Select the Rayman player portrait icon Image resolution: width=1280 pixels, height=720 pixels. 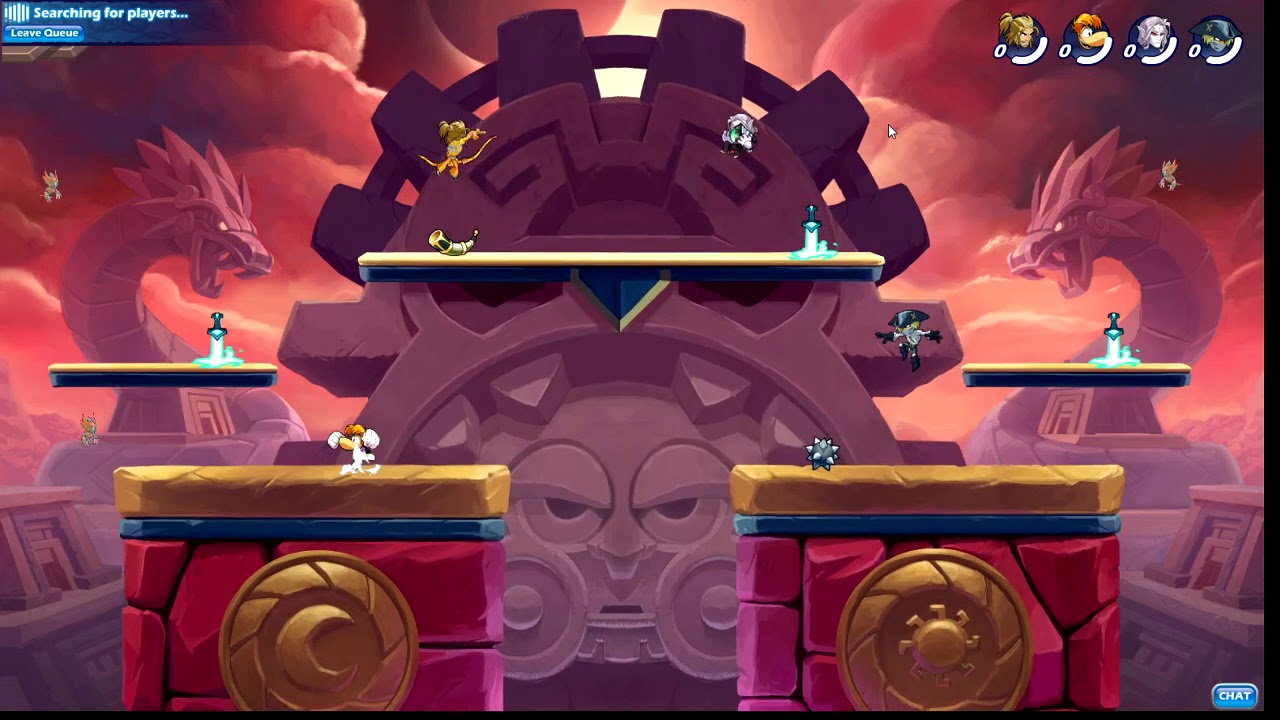click(1086, 31)
